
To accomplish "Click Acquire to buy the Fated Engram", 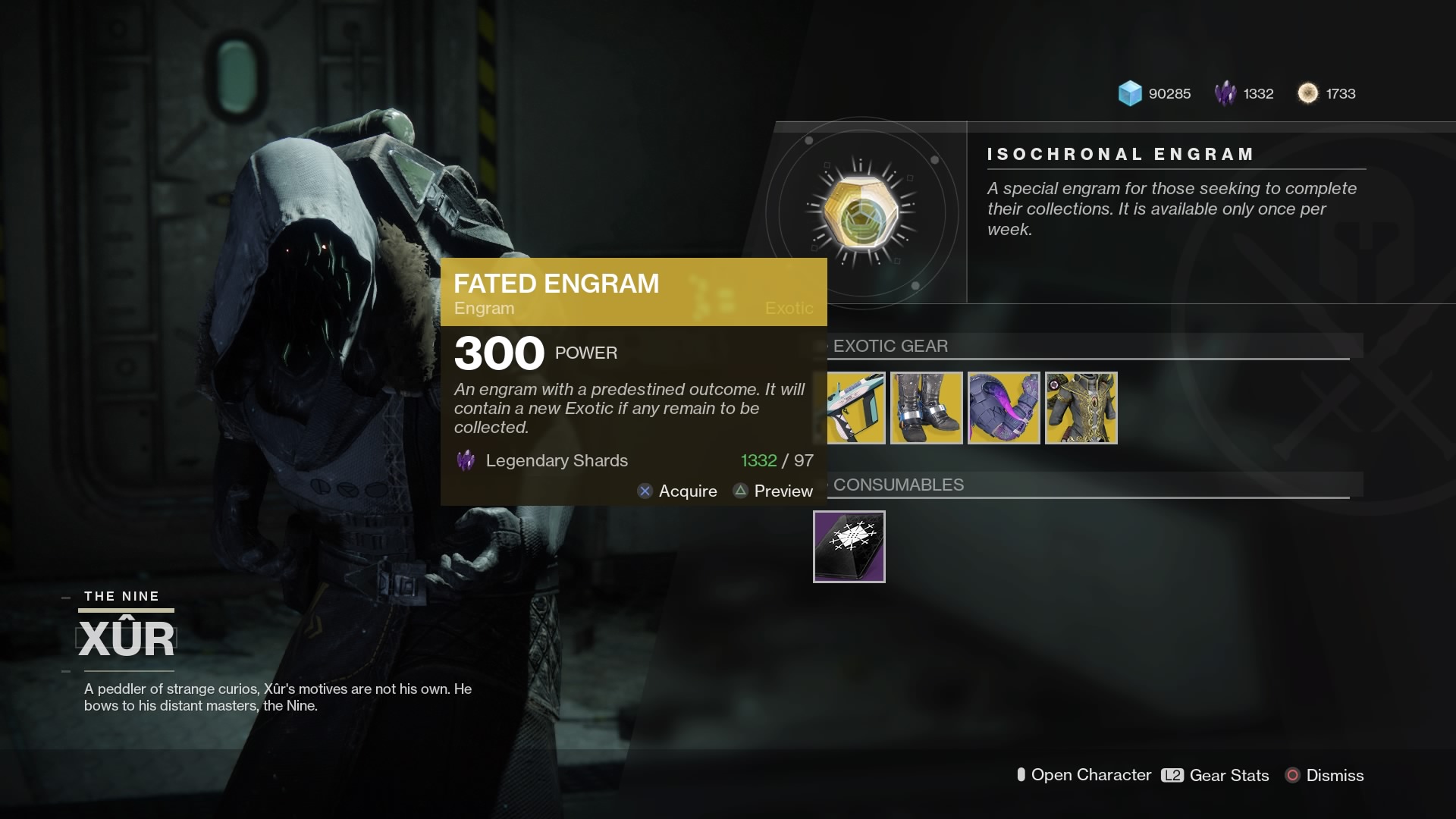I will [677, 491].
